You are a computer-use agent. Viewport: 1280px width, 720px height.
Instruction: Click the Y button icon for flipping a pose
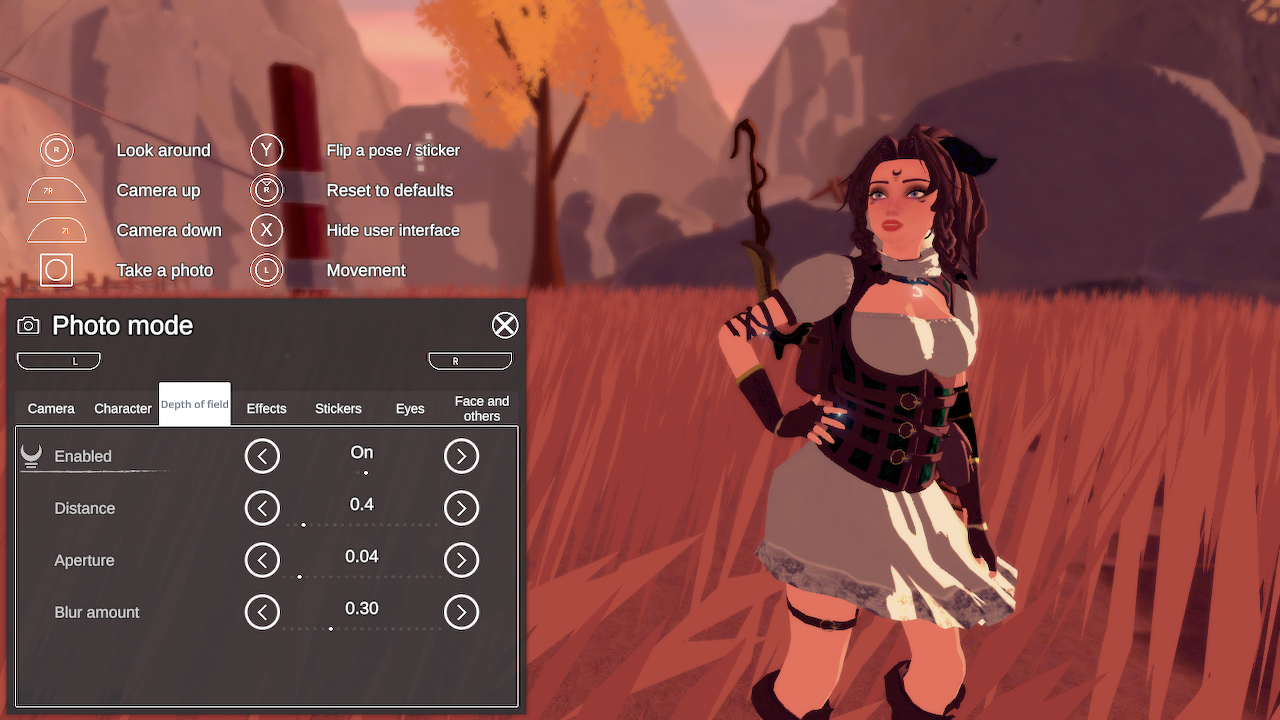point(267,150)
